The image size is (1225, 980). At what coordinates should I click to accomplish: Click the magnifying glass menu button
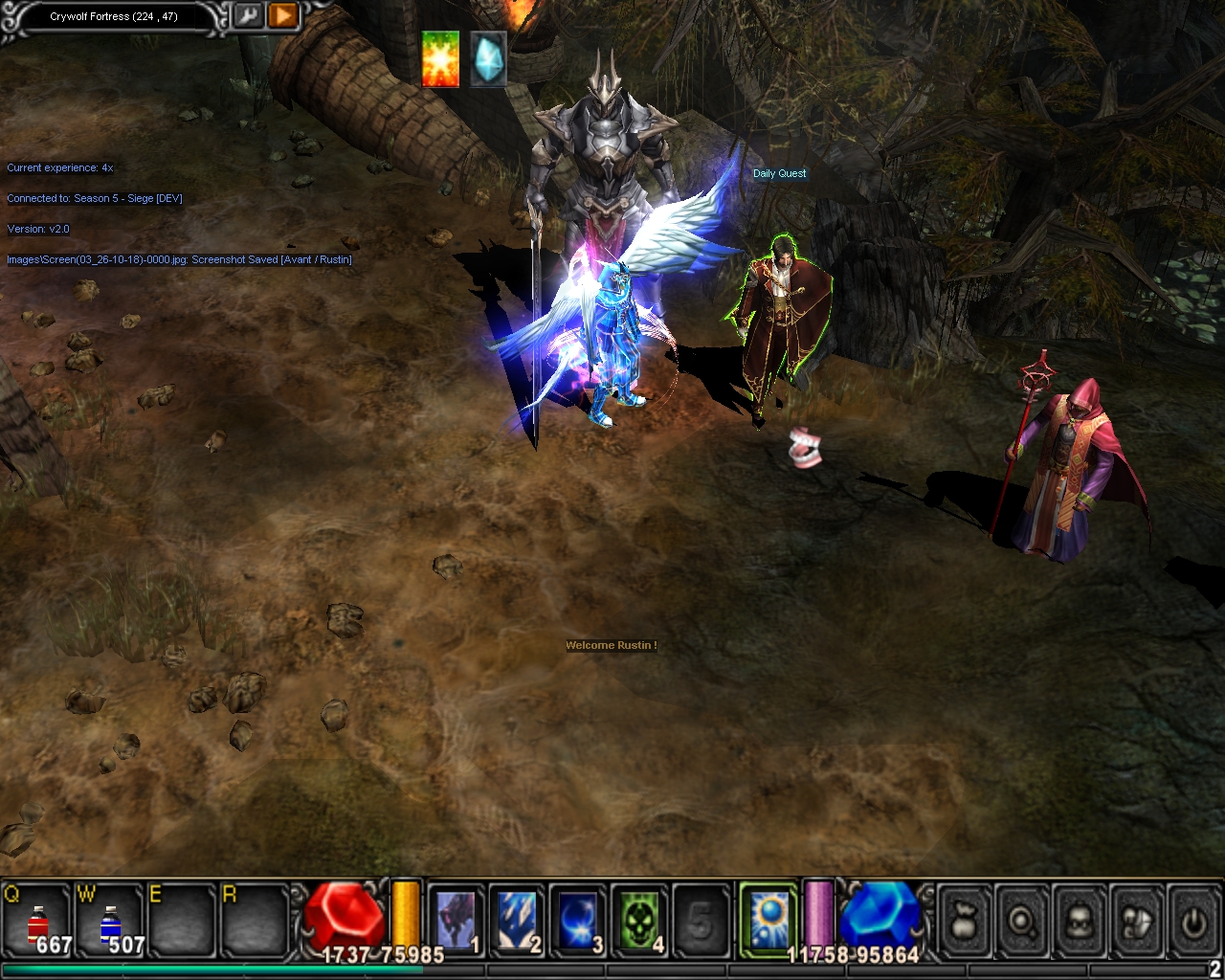point(1022,921)
